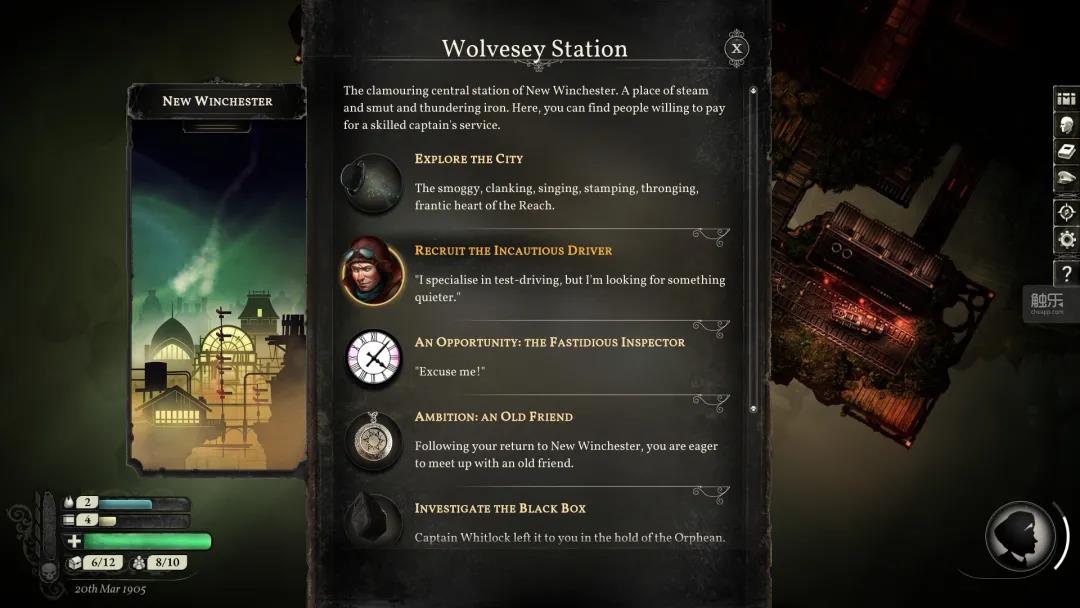Close the Wolvesey Station panel

736,48
